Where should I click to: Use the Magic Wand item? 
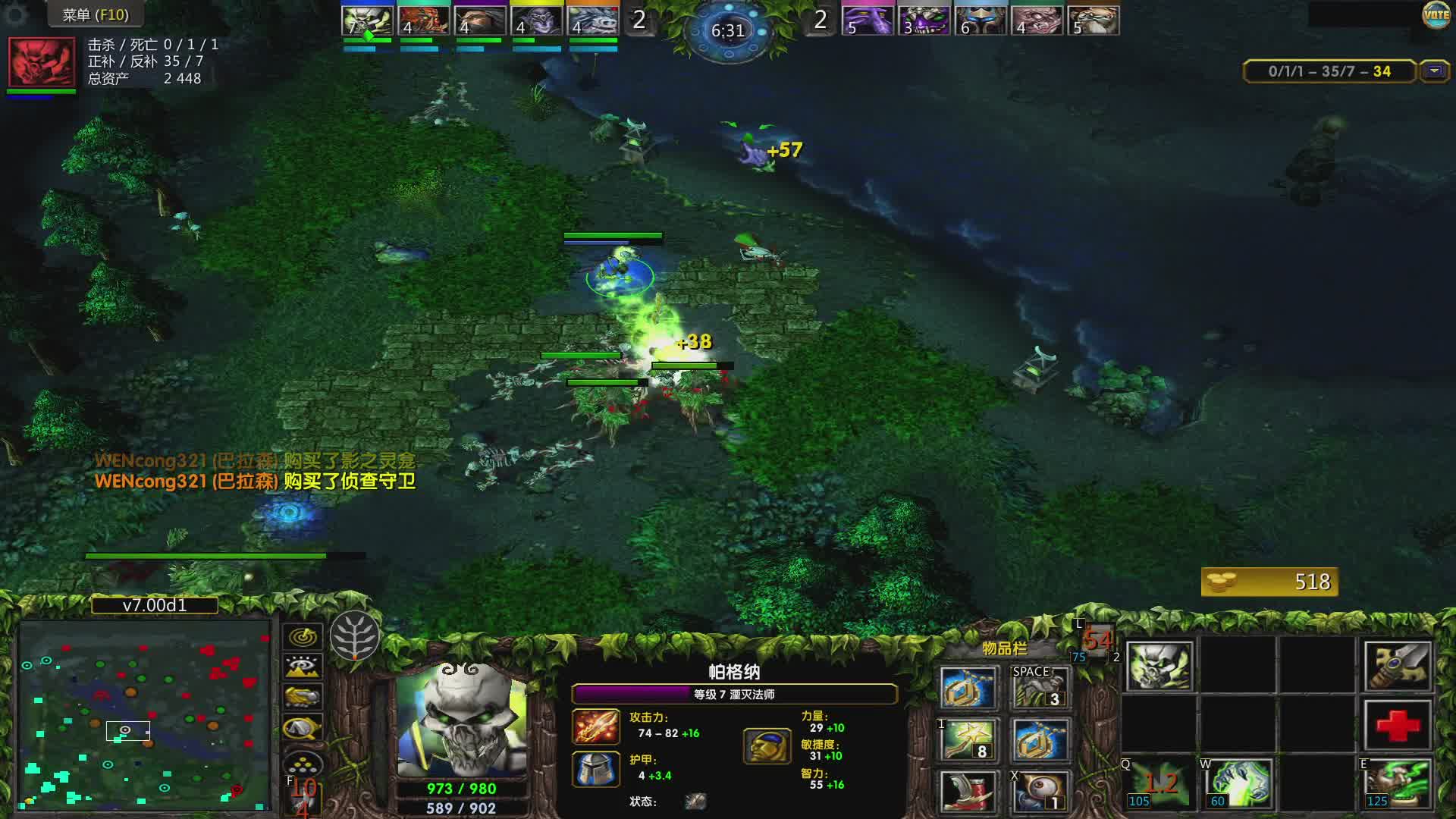[967, 741]
